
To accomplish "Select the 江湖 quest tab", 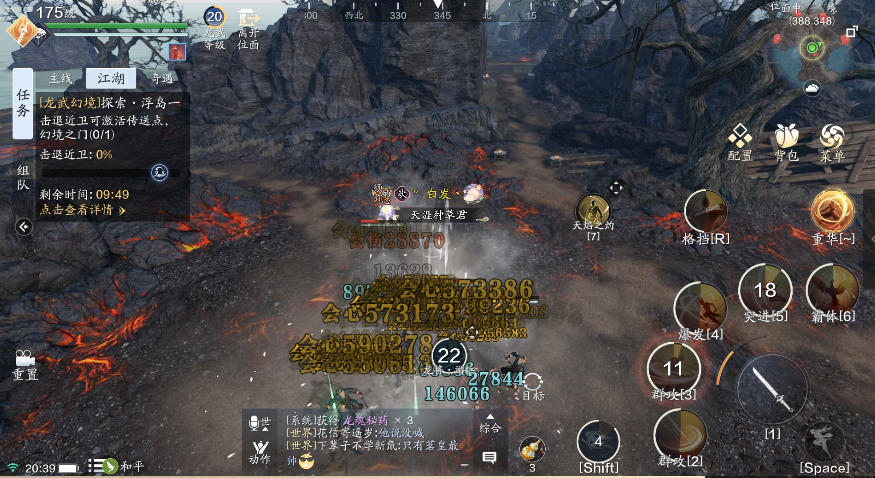I will point(110,79).
